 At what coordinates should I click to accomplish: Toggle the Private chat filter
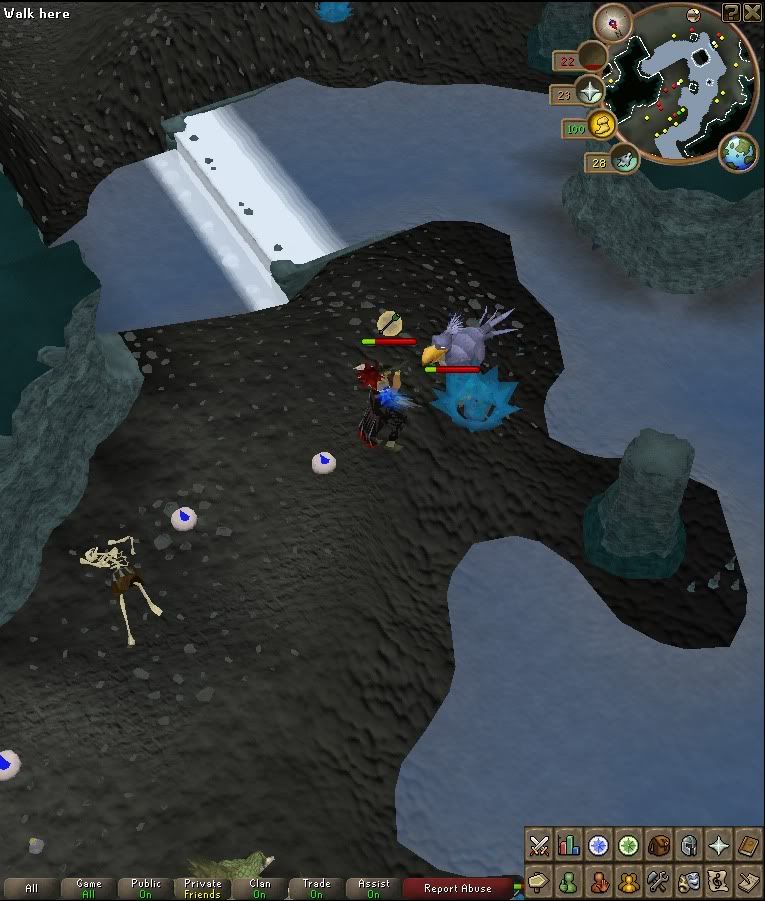[203, 888]
